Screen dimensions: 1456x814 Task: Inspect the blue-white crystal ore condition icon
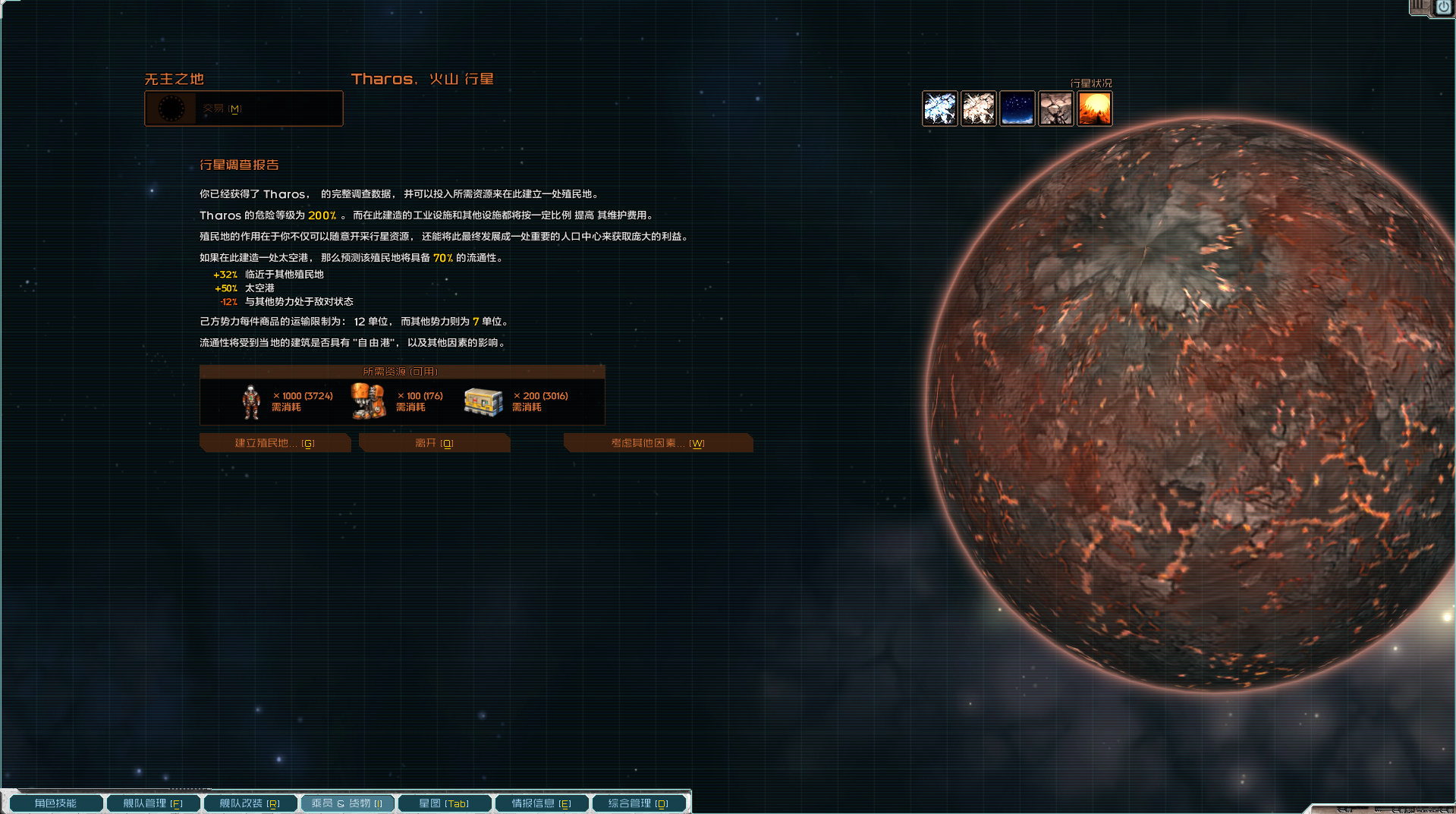939,108
